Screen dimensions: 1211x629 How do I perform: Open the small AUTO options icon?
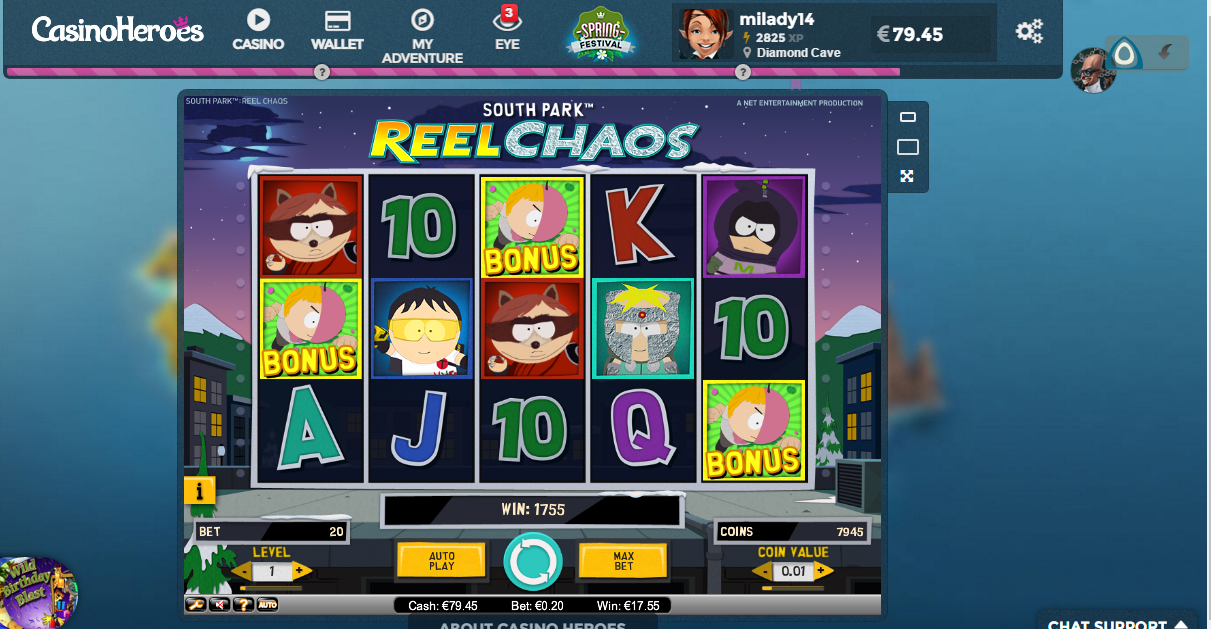[x=267, y=604]
